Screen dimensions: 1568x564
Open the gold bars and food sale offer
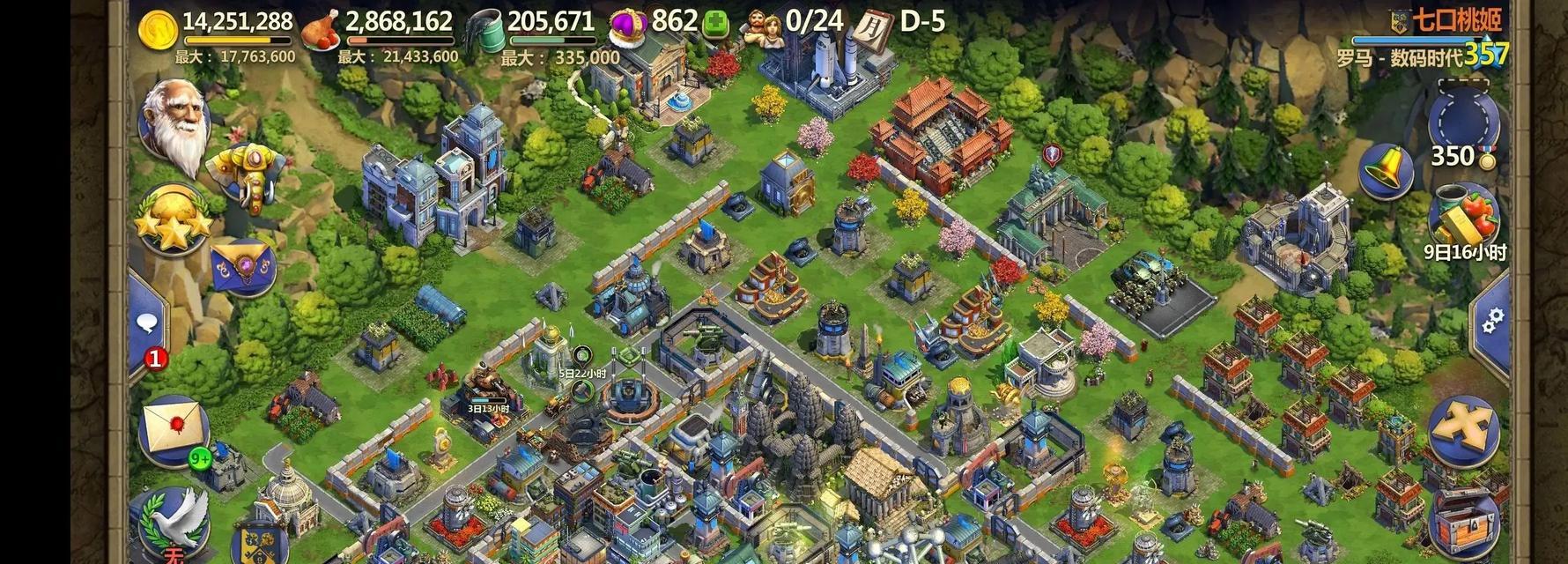(x=1464, y=217)
